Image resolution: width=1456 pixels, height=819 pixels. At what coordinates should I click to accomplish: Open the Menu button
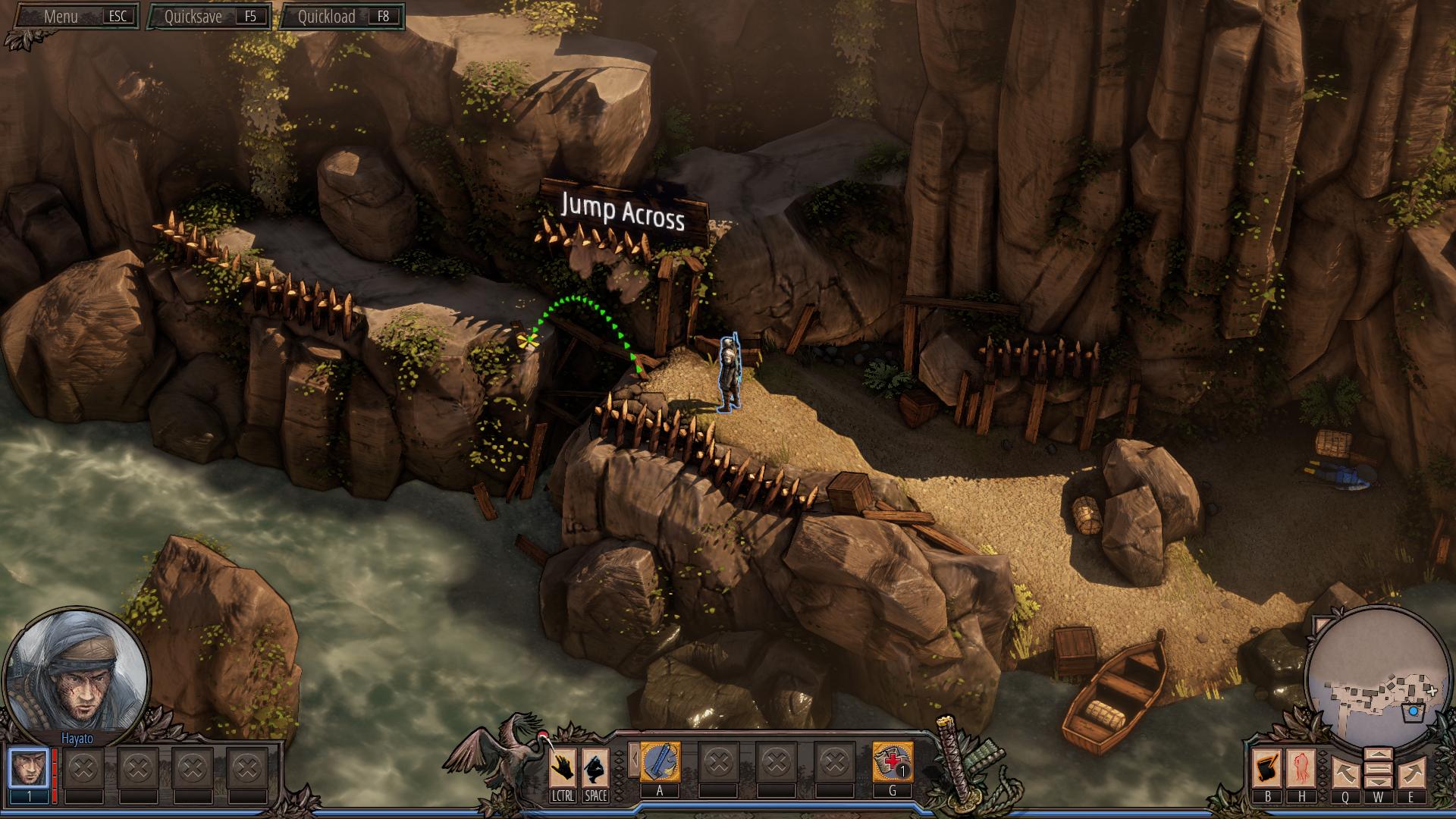coord(74,17)
